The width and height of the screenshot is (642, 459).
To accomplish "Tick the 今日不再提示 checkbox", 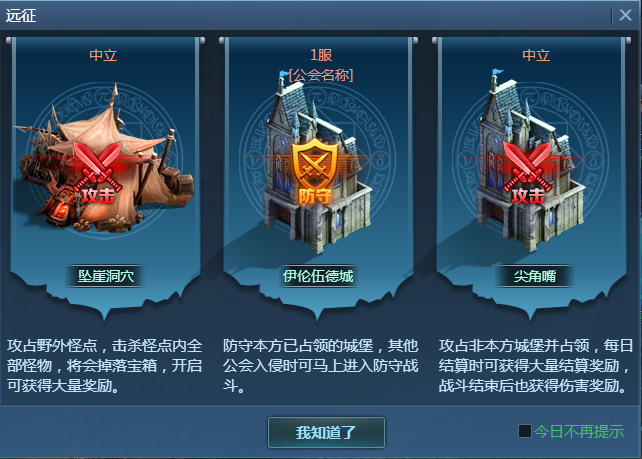I will [525, 432].
